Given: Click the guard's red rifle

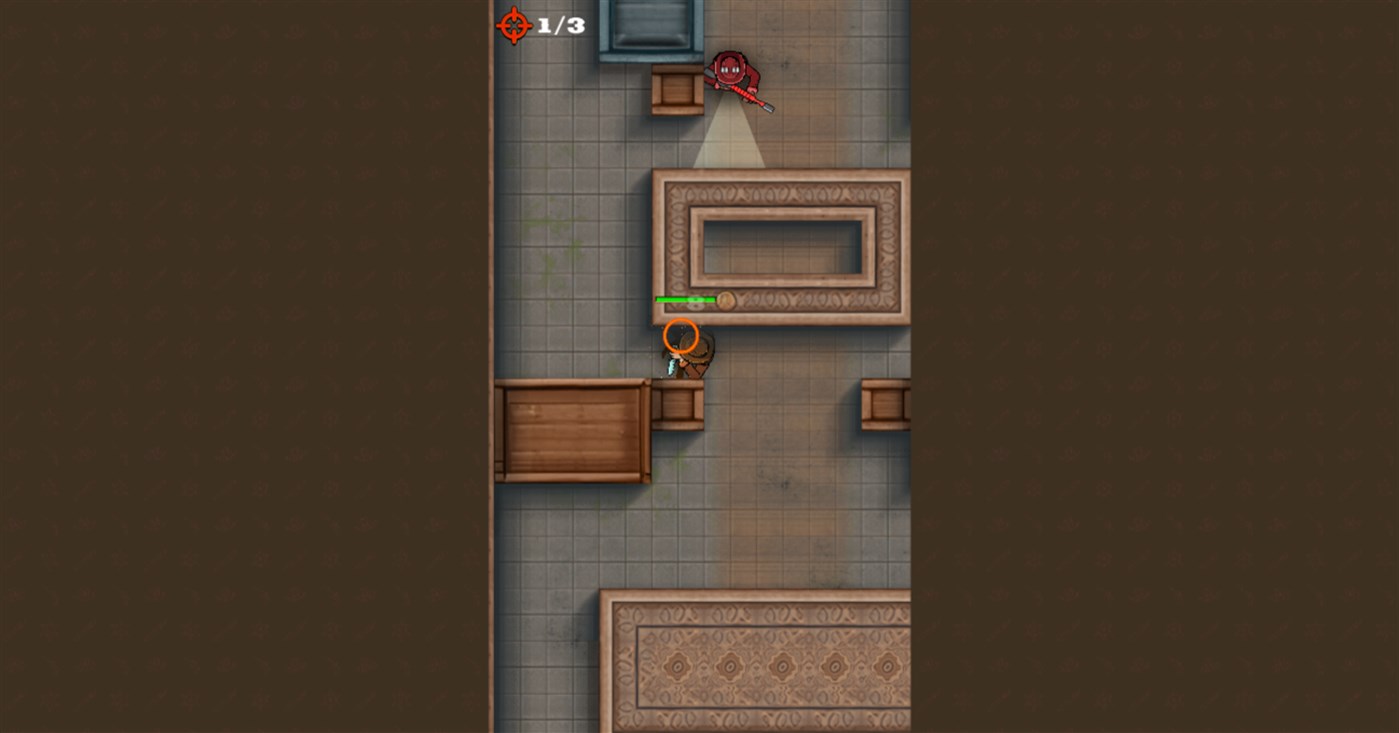Looking at the screenshot, I should click(x=748, y=96).
